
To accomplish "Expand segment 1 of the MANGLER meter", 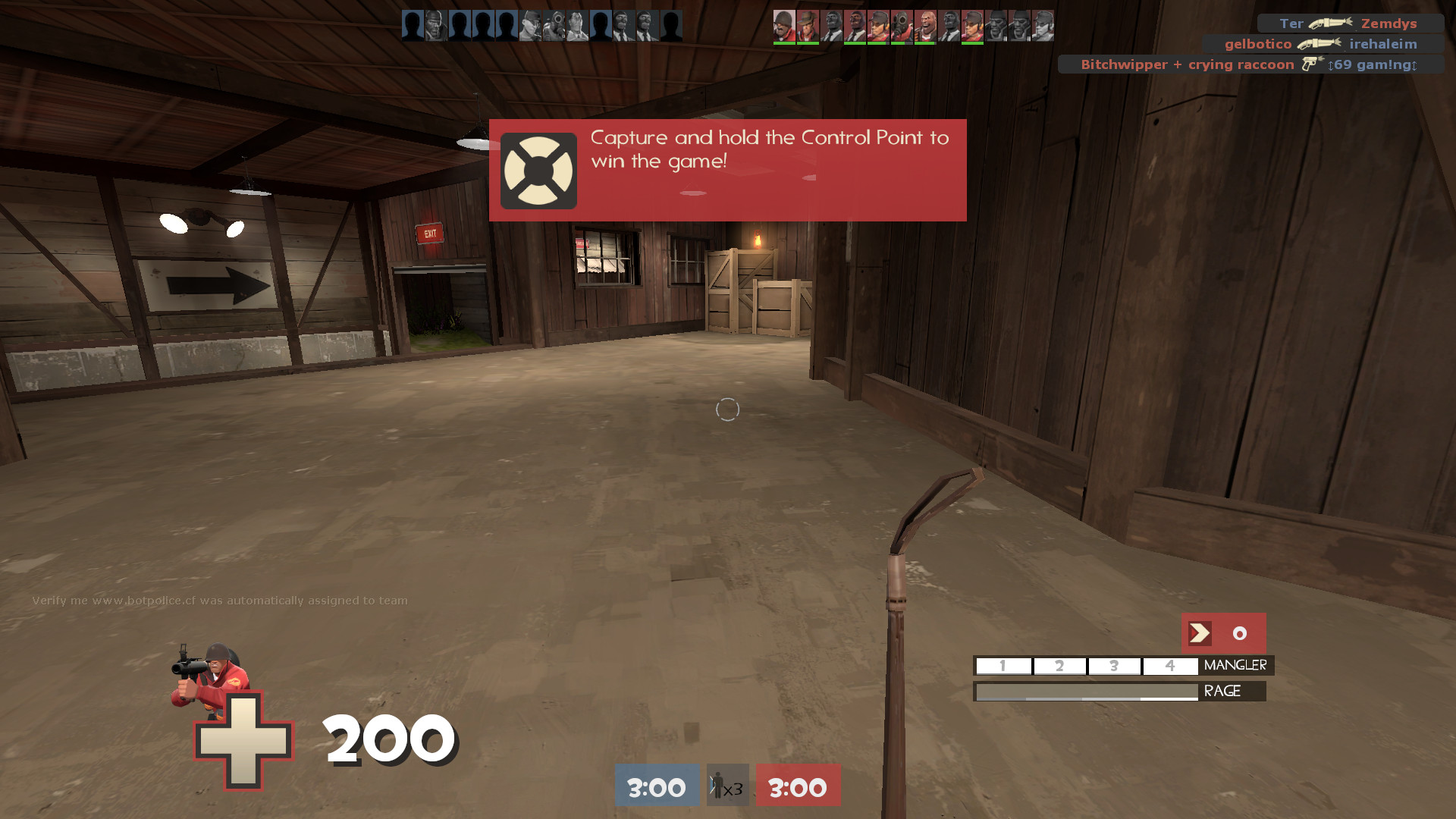I will [x=1003, y=666].
